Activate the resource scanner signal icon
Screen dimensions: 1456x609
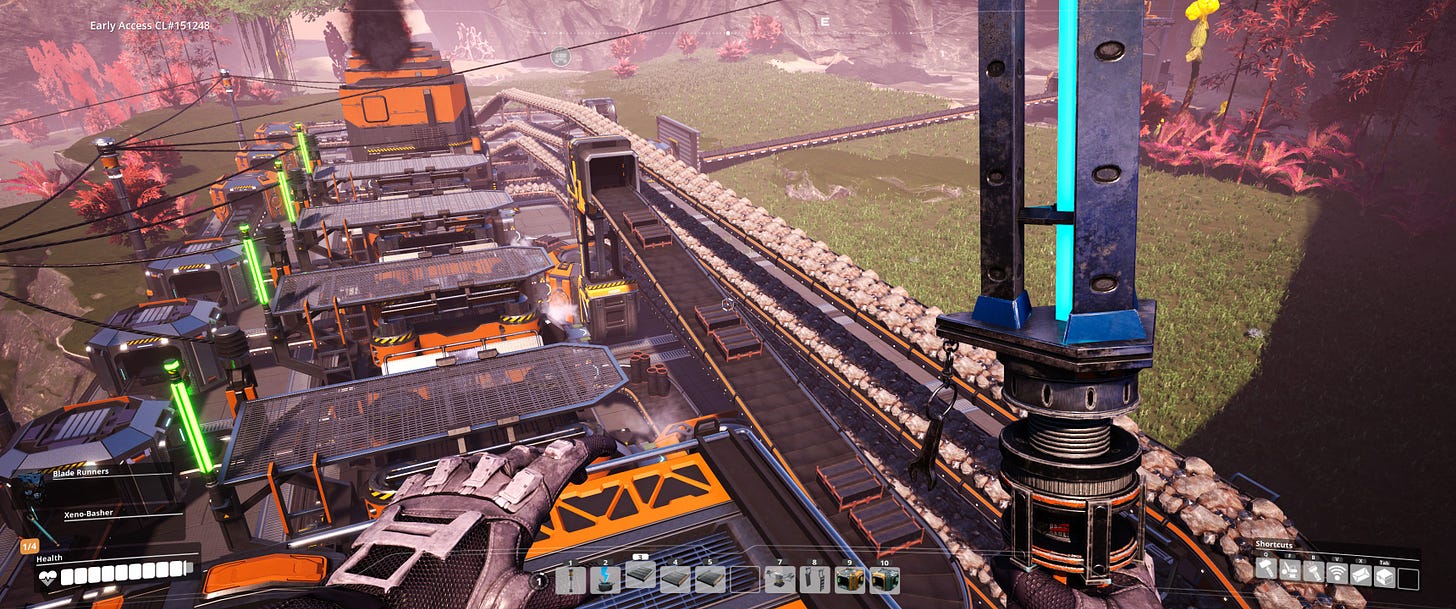[1337, 573]
